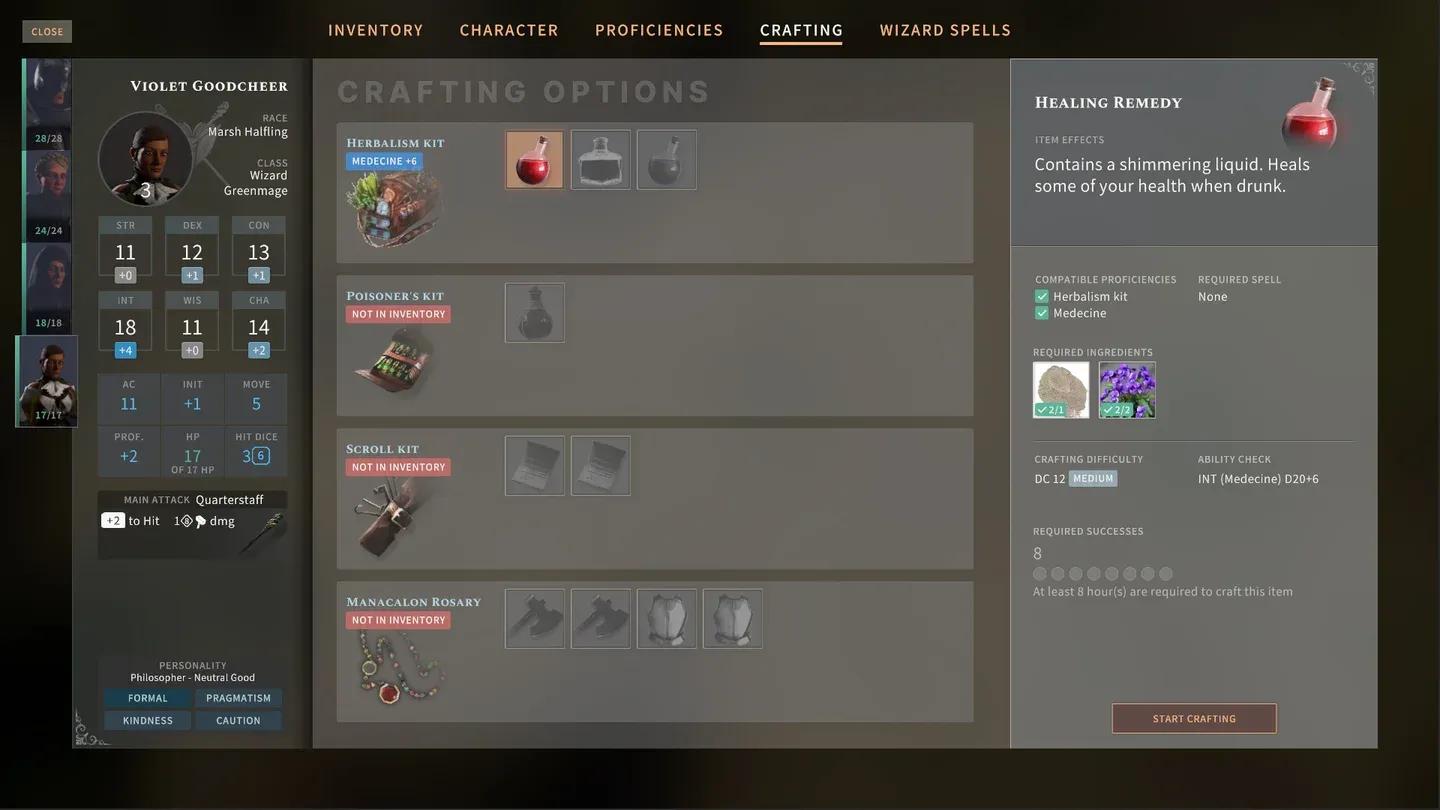Select the red Healing Remedy potion recipe
Image resolution: width=1440 pixels, height=810 pixels.
coord(533,160)
